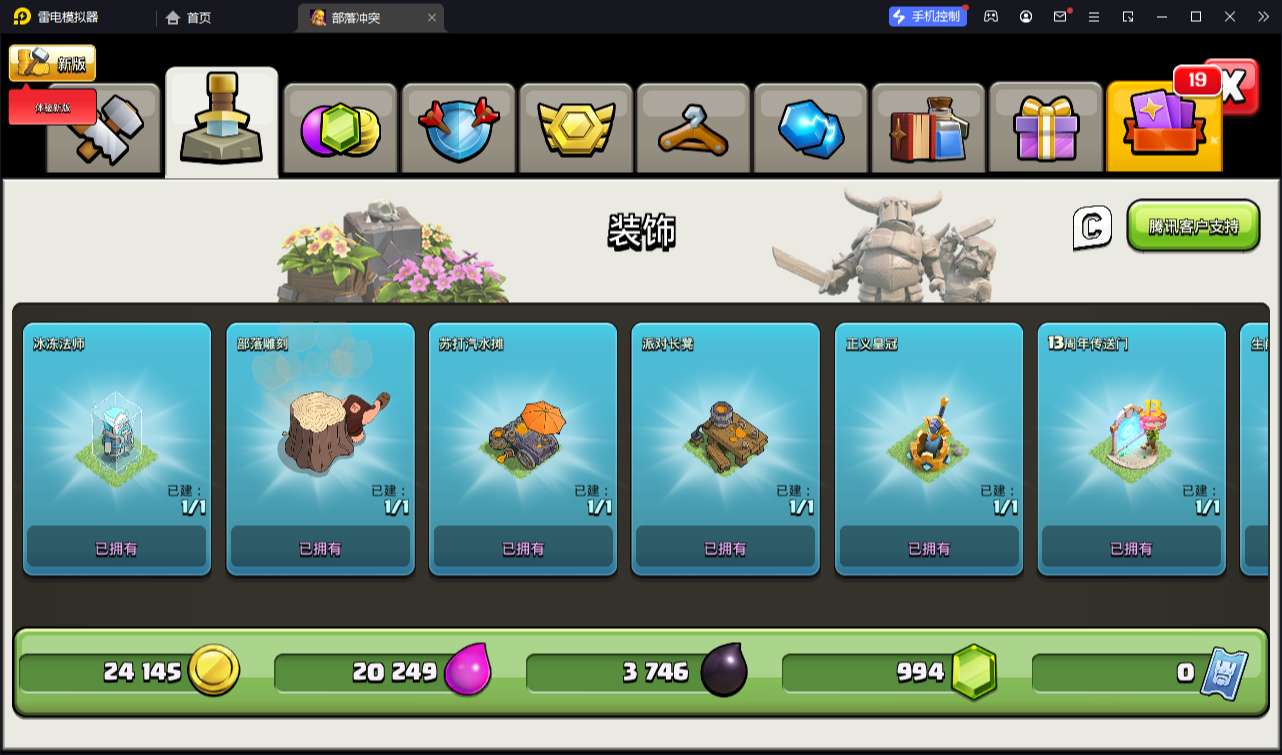Open the gold pass hexagon badge tab
The image size is (1282, 755).
click(575, 130)
